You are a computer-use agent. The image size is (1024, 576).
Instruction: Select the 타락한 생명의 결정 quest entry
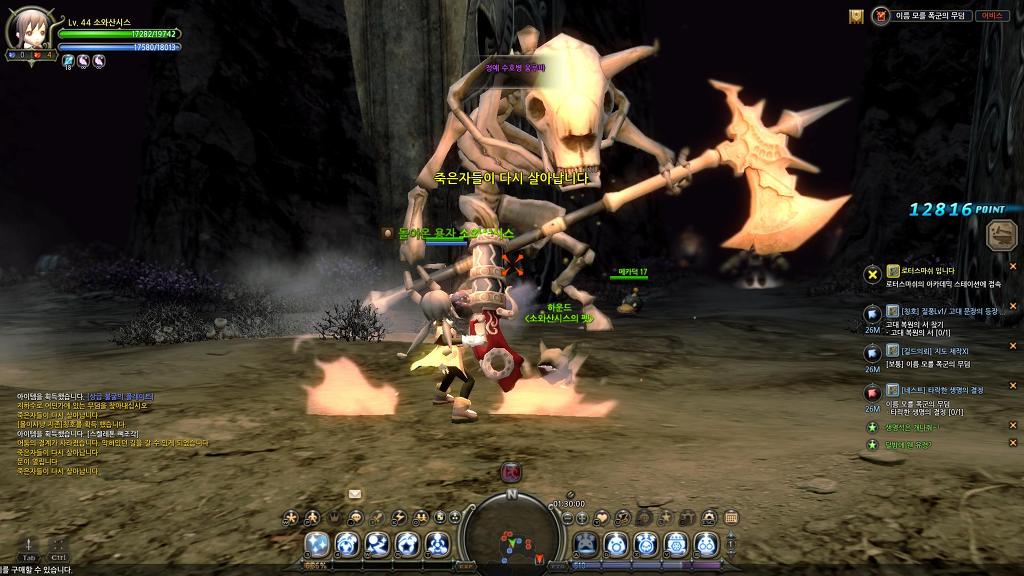(x=940, y=390)
